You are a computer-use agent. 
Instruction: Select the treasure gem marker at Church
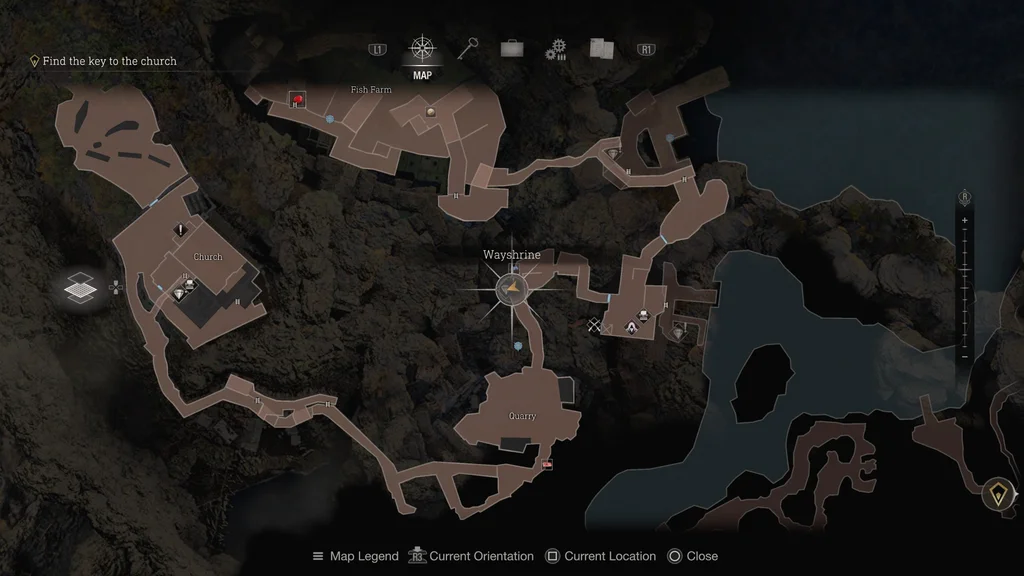[179, 294]
